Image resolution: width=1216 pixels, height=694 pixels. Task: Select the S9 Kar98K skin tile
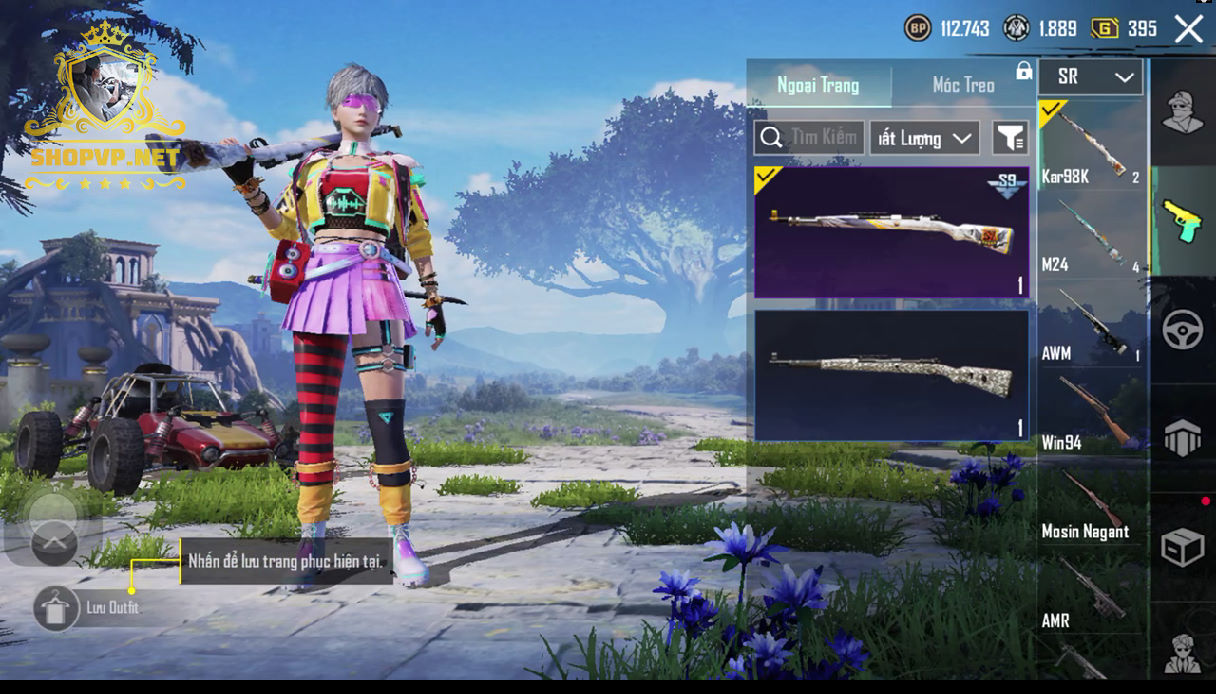[891, 232]
